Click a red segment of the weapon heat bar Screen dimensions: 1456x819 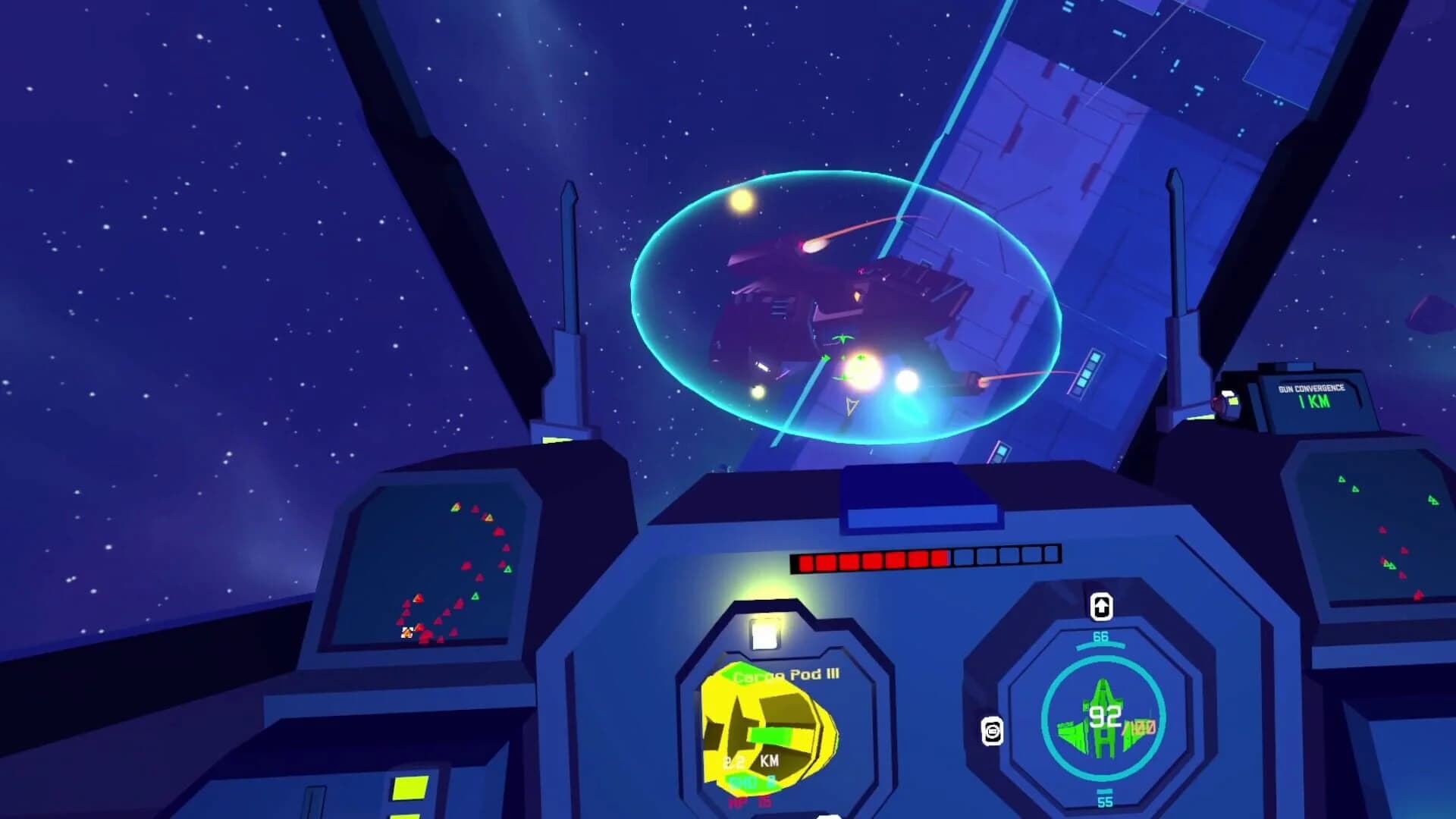tap(849, 561)
